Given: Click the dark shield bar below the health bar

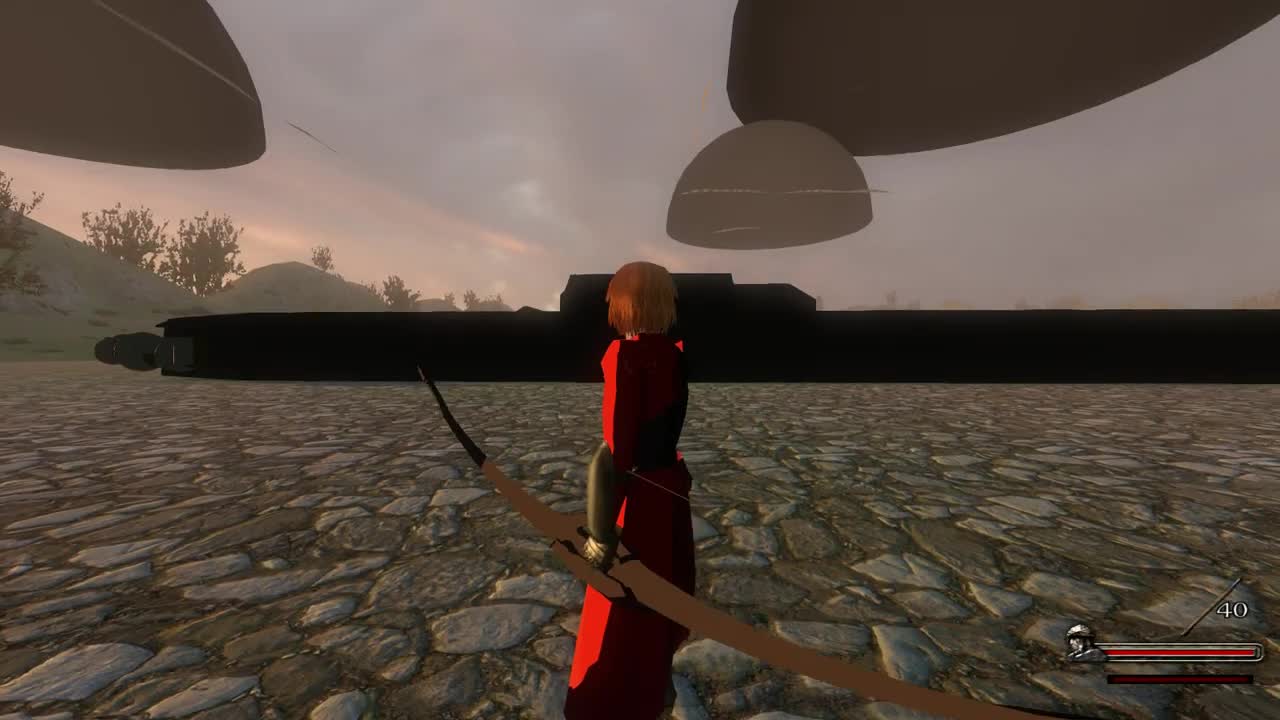Looking at the screenshot, I should 1180,678.
